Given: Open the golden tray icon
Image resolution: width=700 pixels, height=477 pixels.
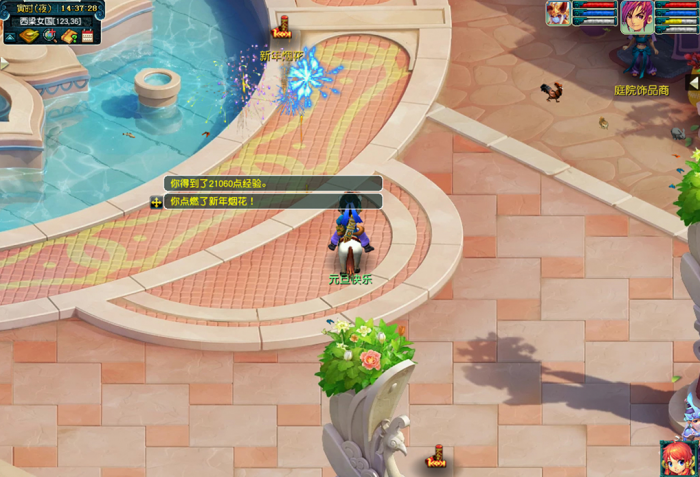Looking at the screenshot, I should 28,36.
